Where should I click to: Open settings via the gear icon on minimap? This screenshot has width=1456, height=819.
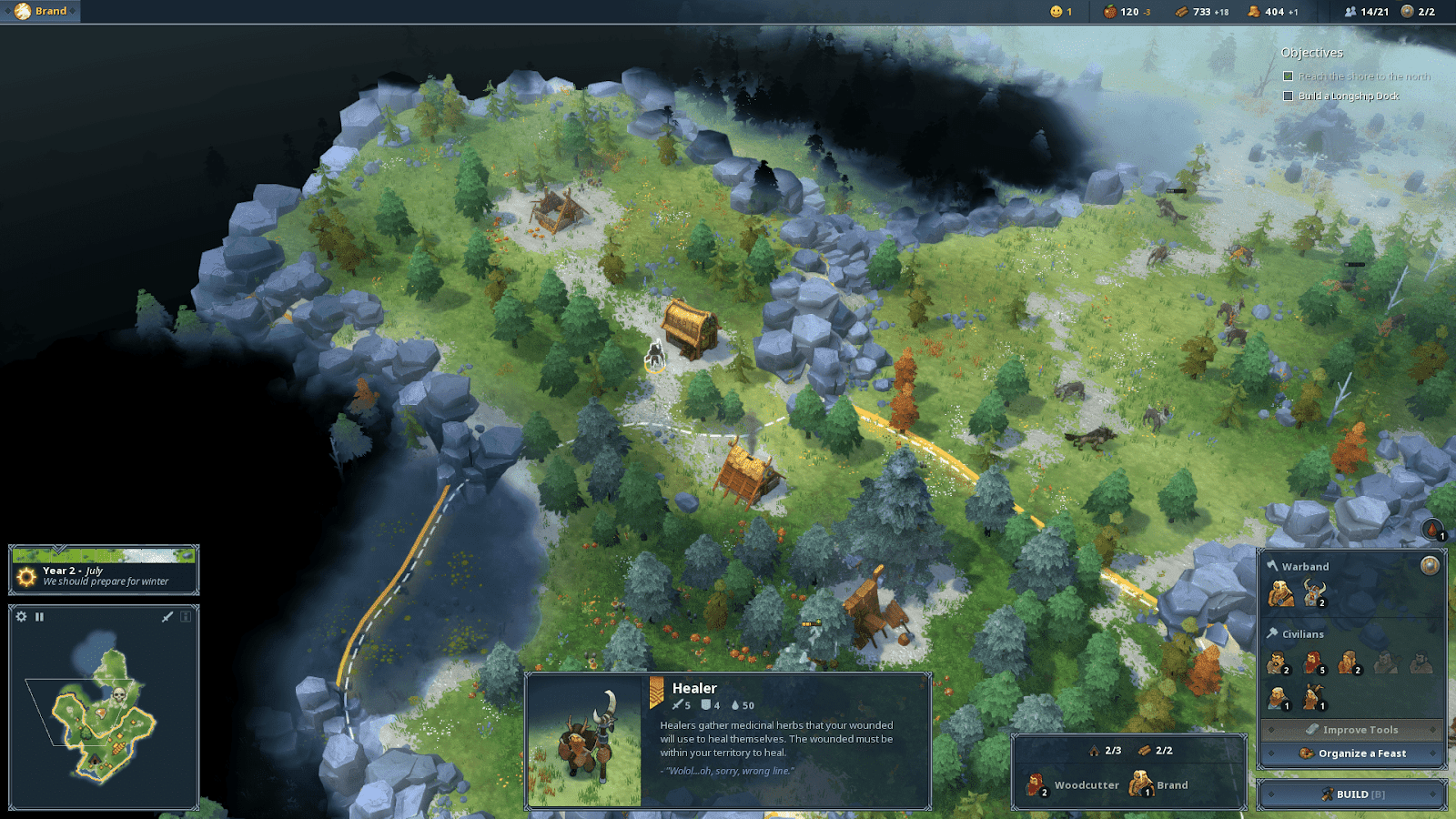22,617
